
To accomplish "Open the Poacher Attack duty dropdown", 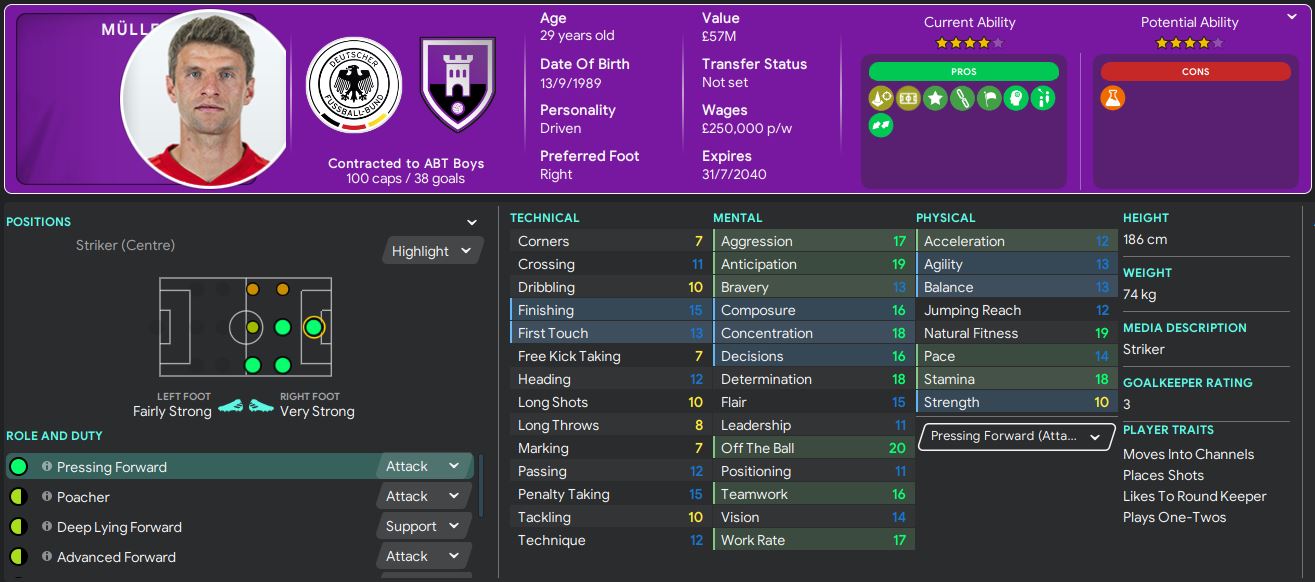I will [x=424, y=497].
